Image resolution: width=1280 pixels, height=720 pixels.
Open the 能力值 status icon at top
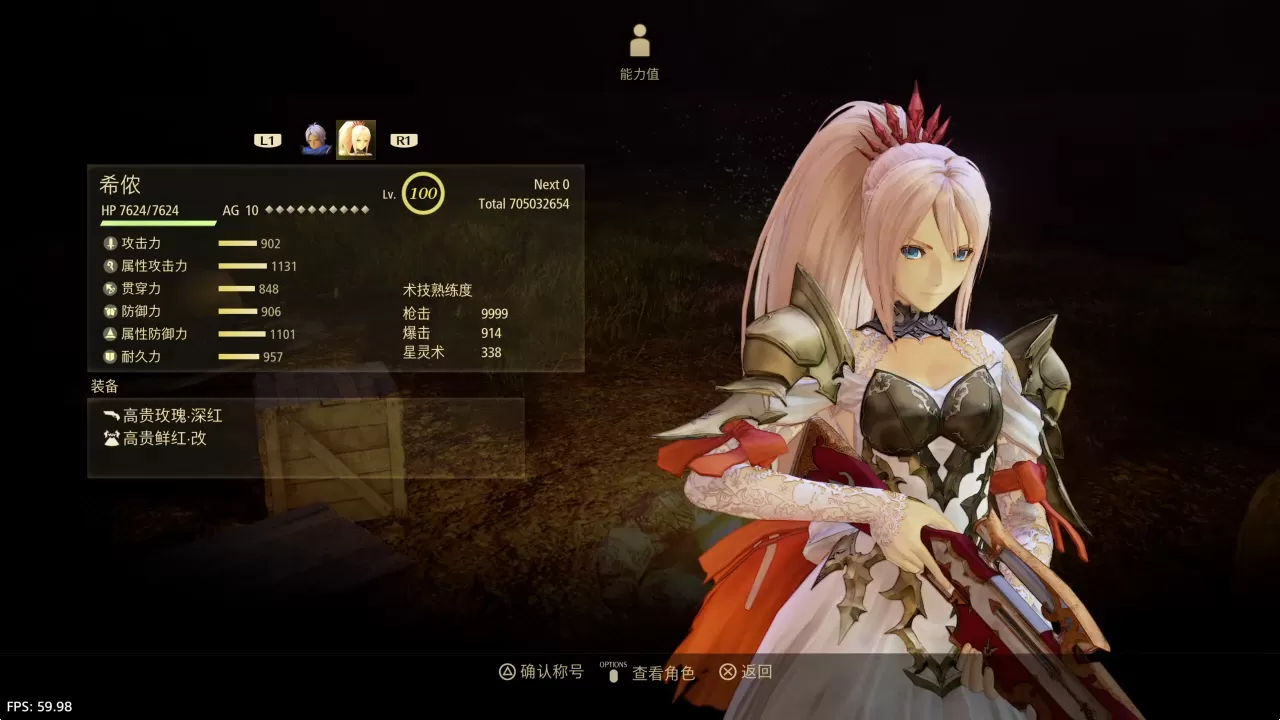(639, 41)
